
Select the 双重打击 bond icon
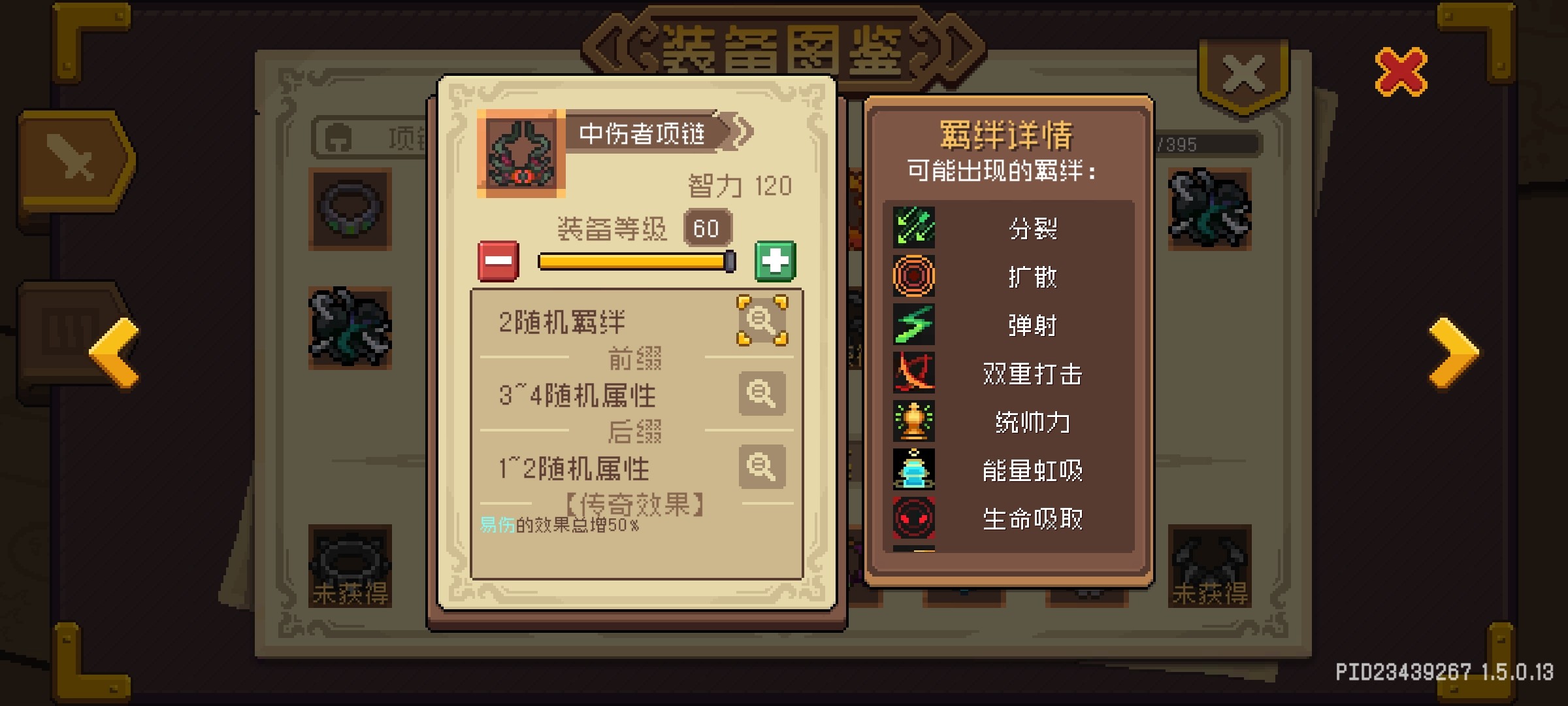(915, 373)
